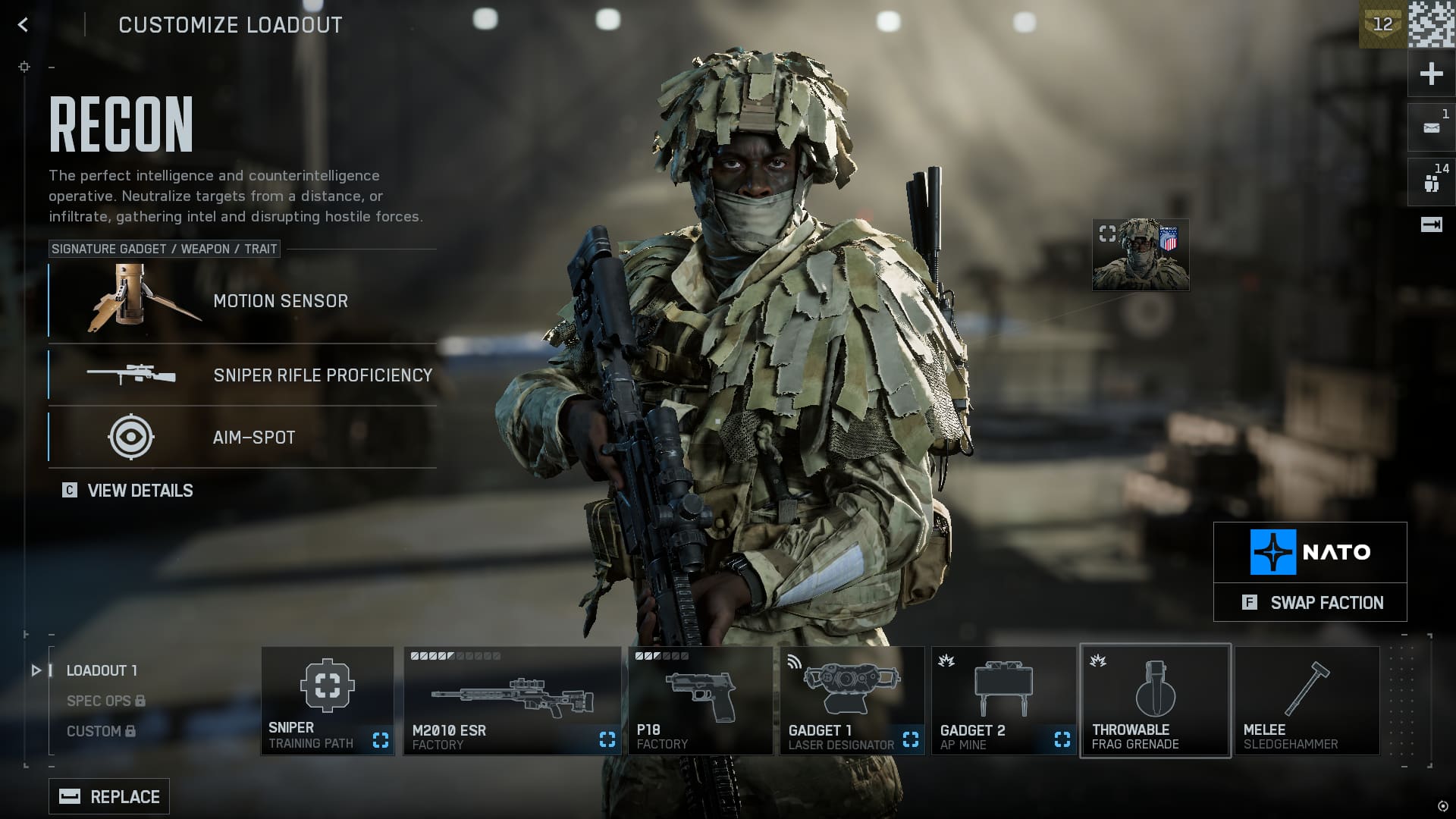Screen dimensions: 1456x819
Task: Select the Sledgehammer melee weapon icon
Action: click(1306, 690)
